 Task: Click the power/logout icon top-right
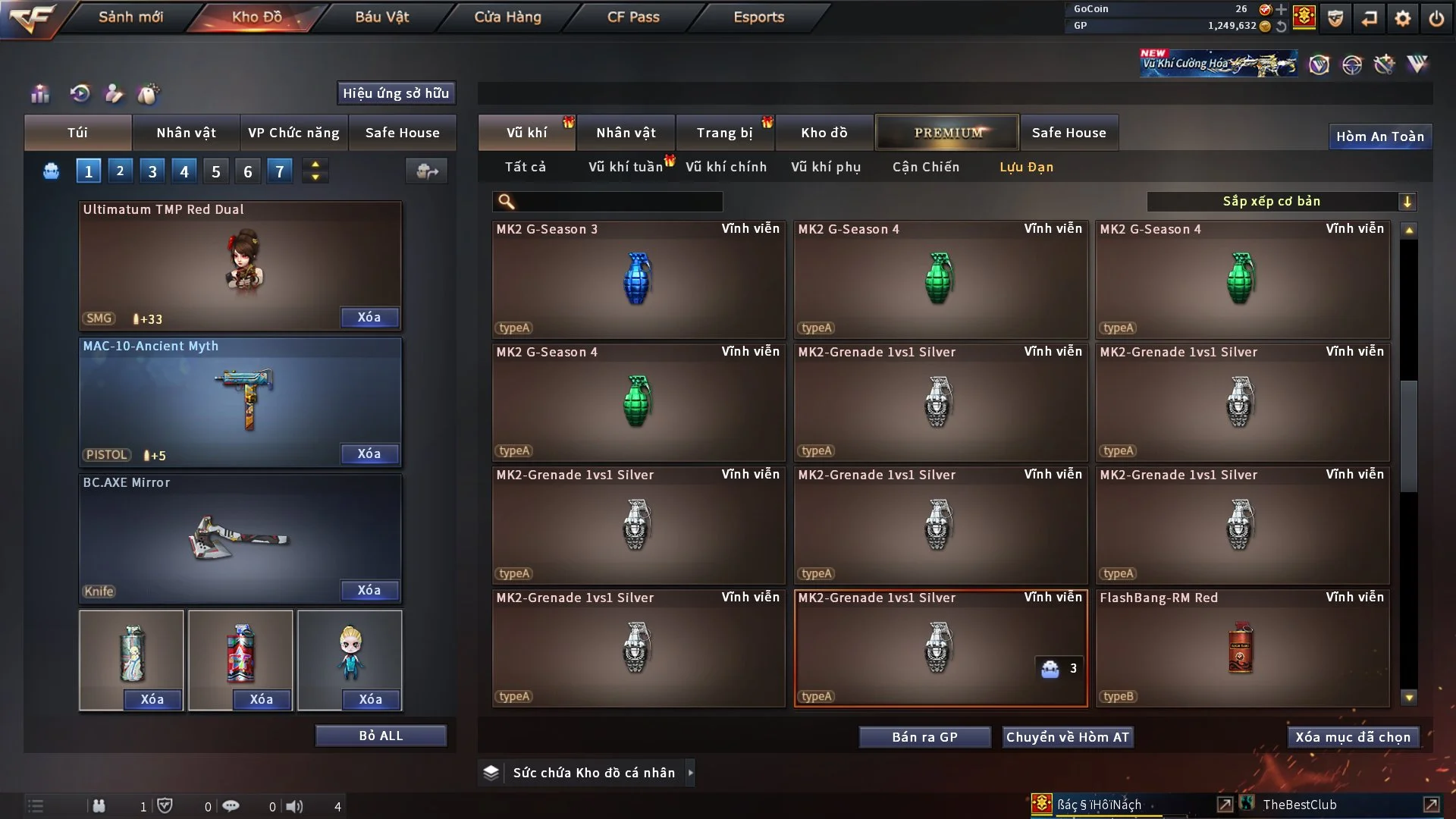point(1436,18)
